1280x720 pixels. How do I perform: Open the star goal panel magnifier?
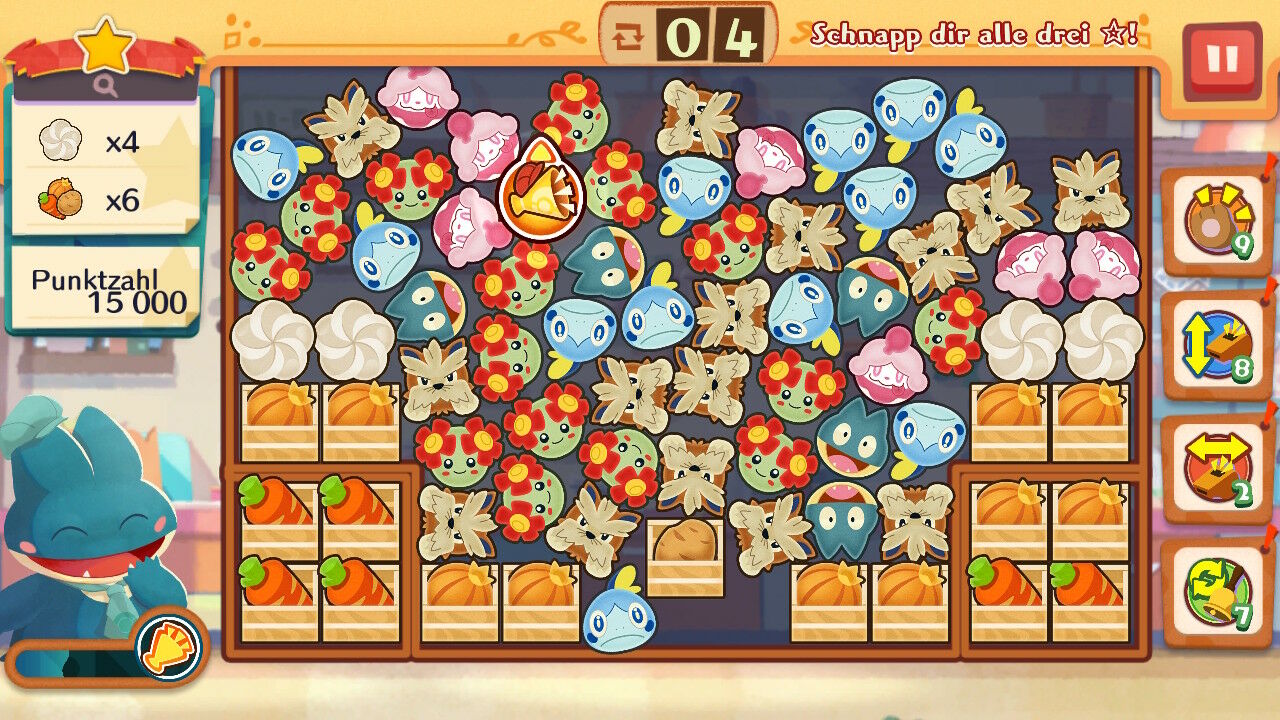click(x=105, y=87)
